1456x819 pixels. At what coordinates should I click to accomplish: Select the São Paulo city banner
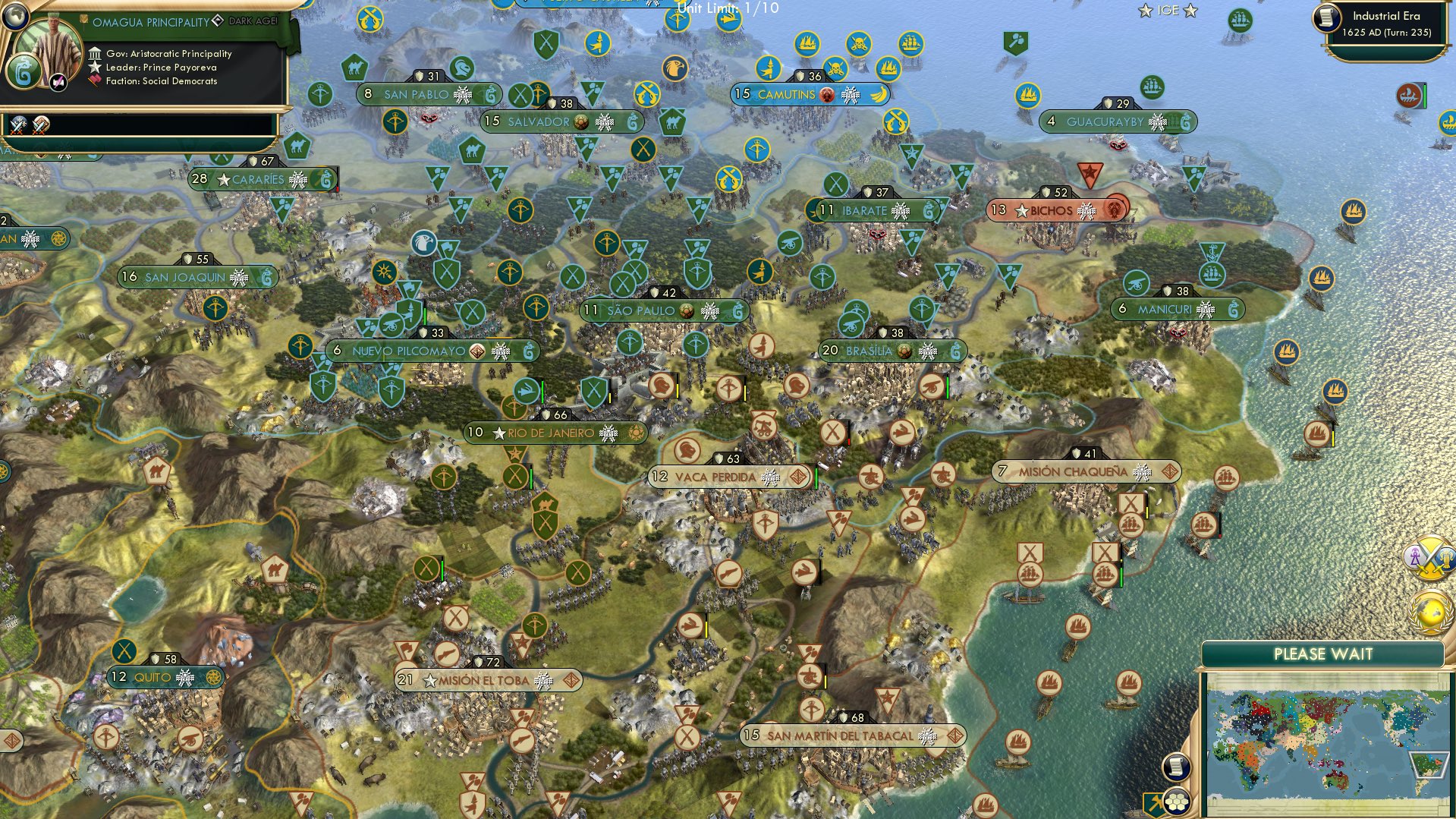645,310
